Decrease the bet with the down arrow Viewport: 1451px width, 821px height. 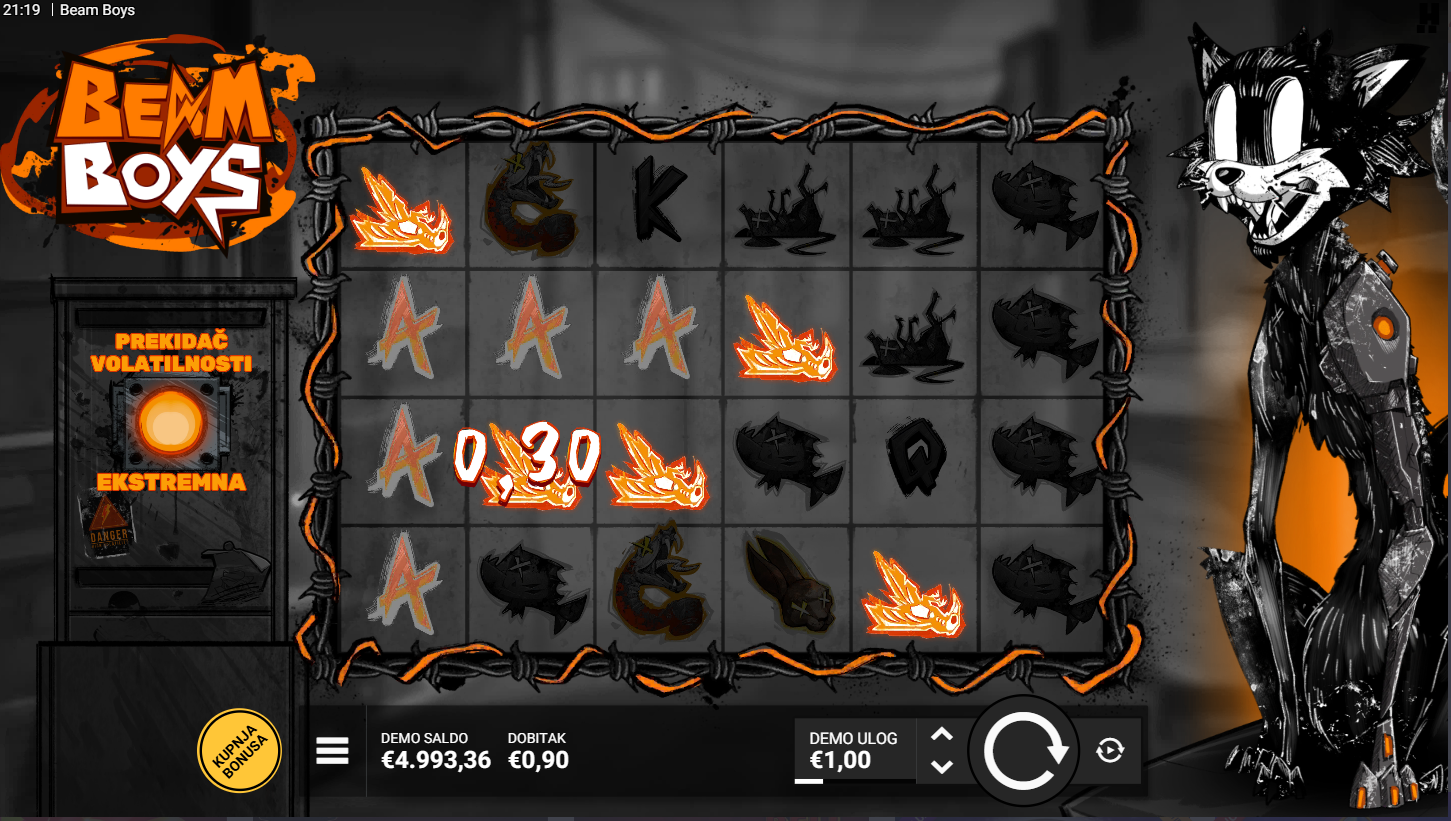[942, 766]
